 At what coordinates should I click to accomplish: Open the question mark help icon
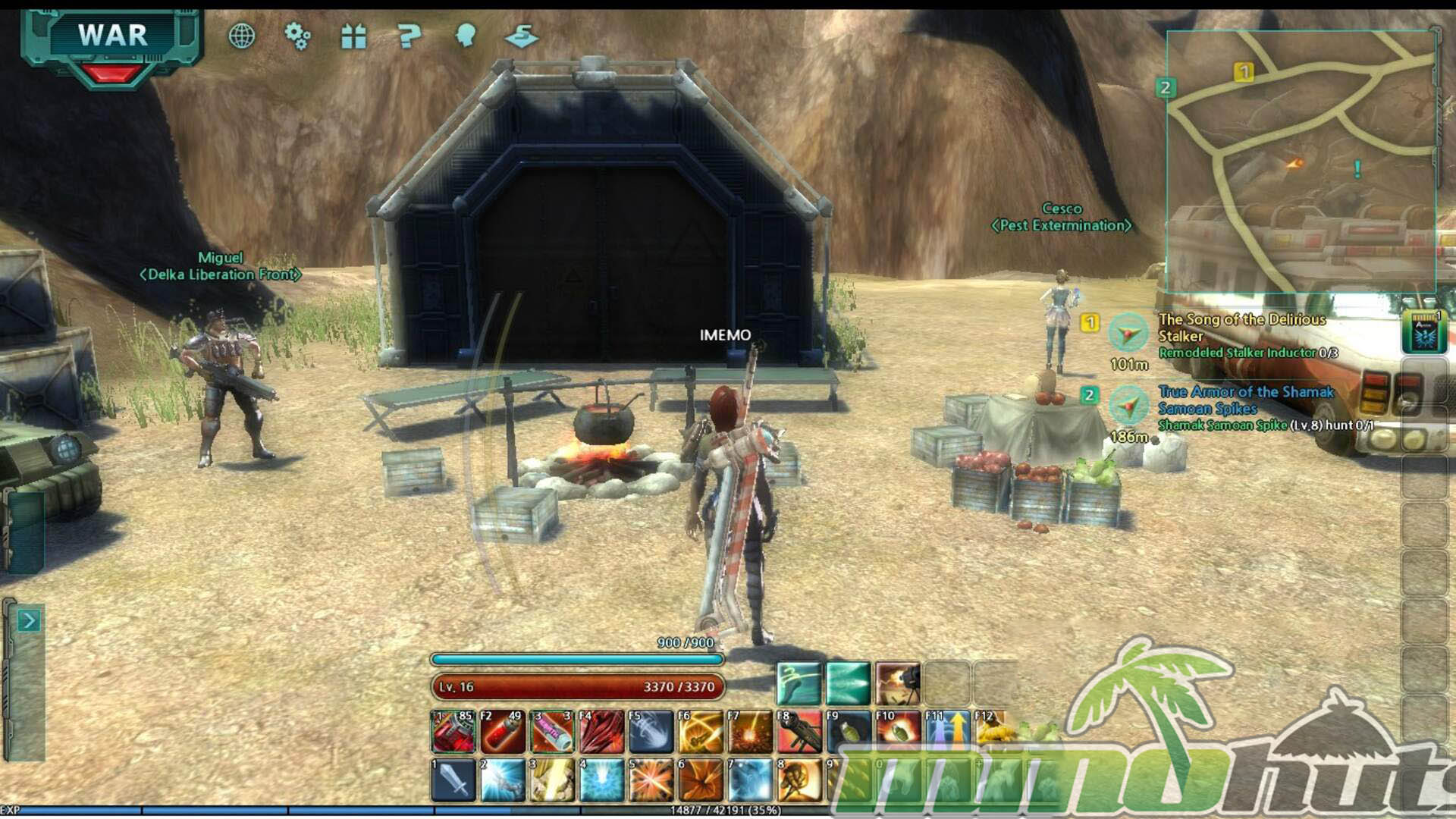coord(409,36)
